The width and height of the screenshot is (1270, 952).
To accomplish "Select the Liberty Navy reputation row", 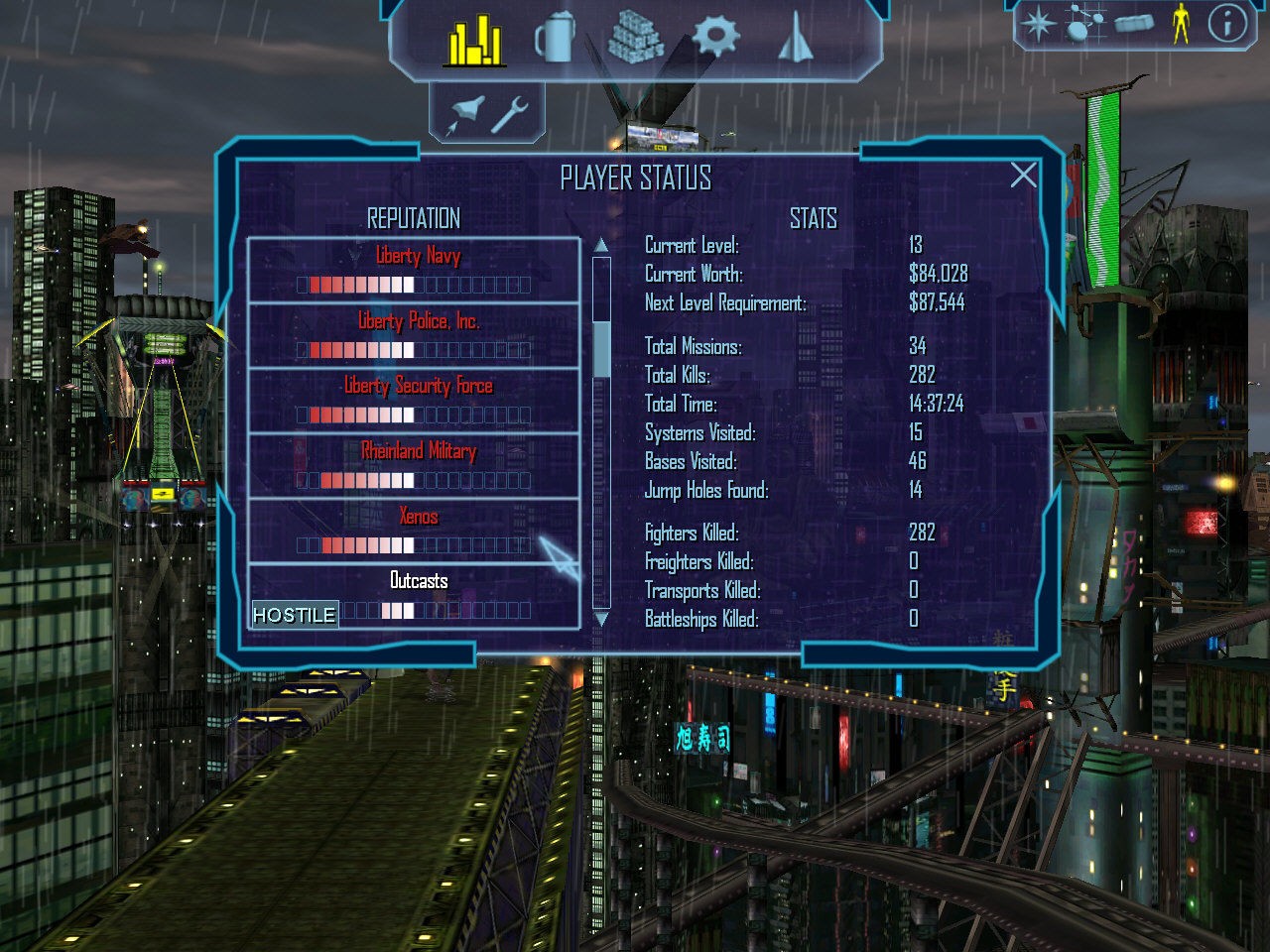I will click(x=413, y=270).
